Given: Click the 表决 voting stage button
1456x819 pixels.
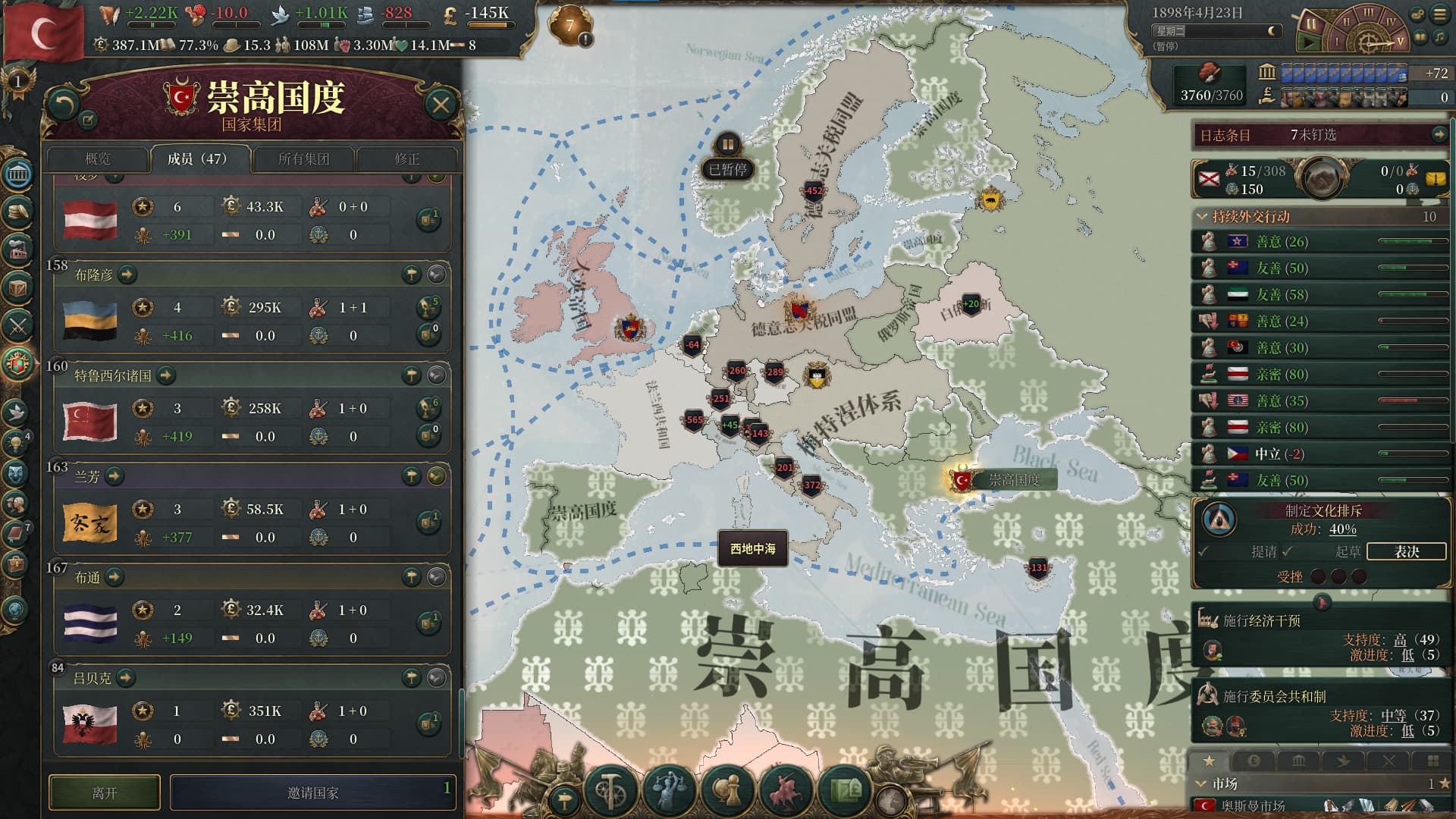Looking at the screenshot, I should pyautogui.click(x=1406, y=551).
